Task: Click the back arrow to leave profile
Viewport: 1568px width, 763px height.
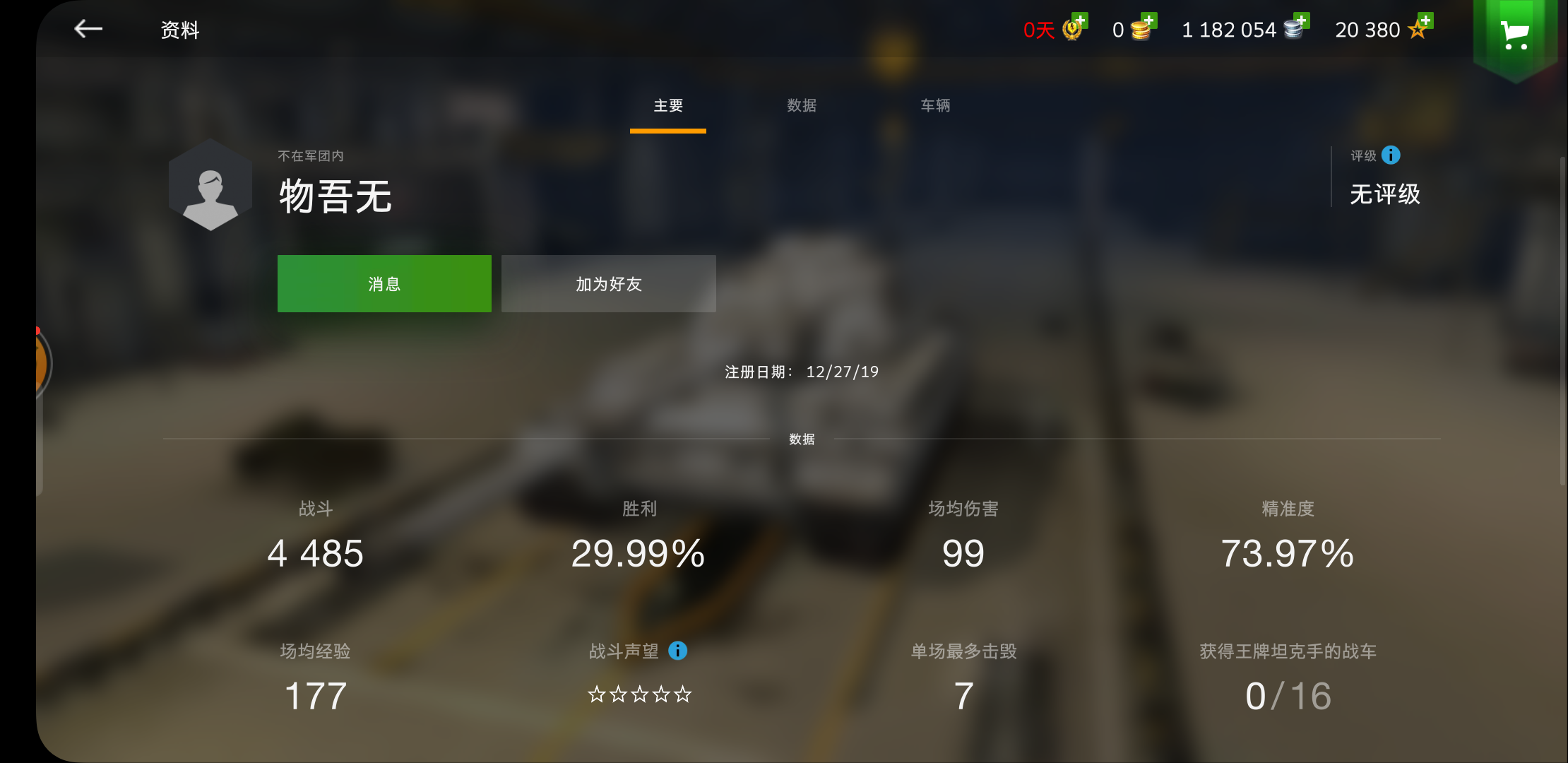Action: click(x=88, y=28)
